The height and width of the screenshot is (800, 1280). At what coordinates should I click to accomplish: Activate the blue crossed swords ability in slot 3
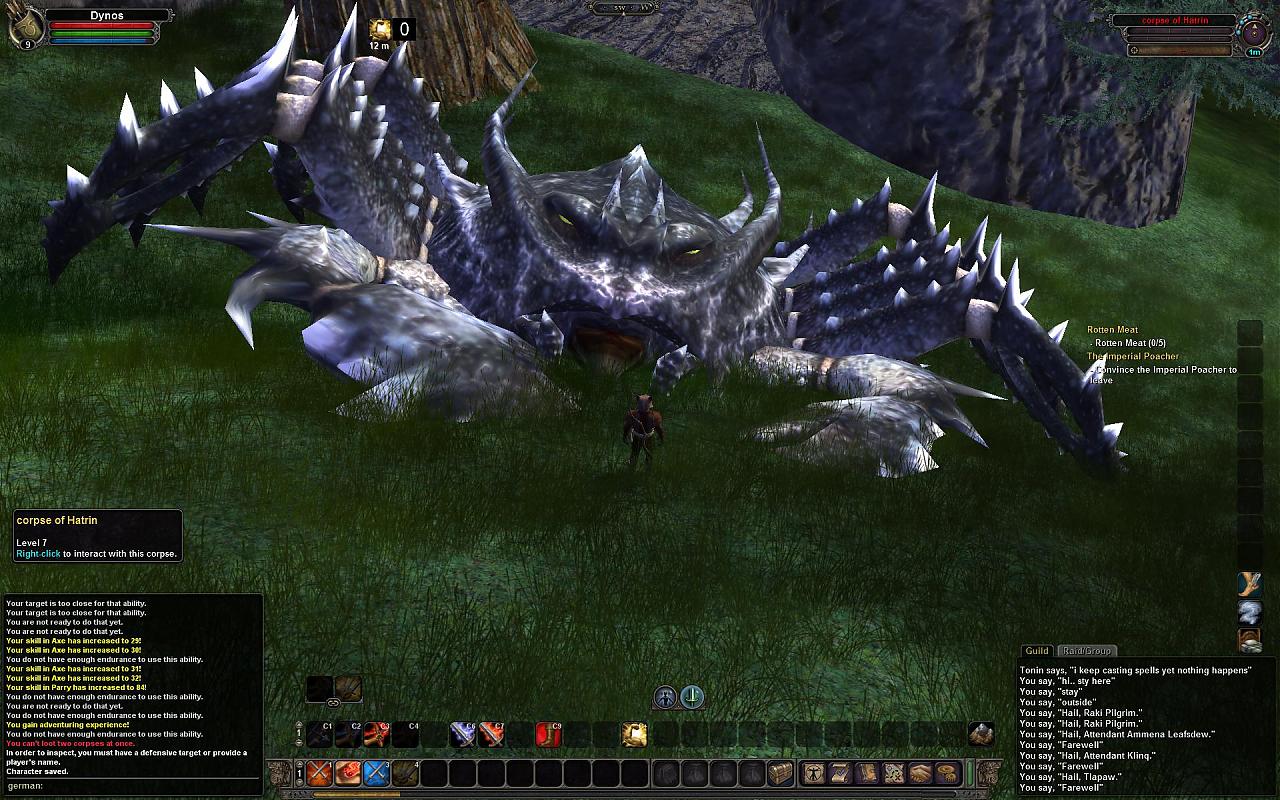(x=376, y=773)
